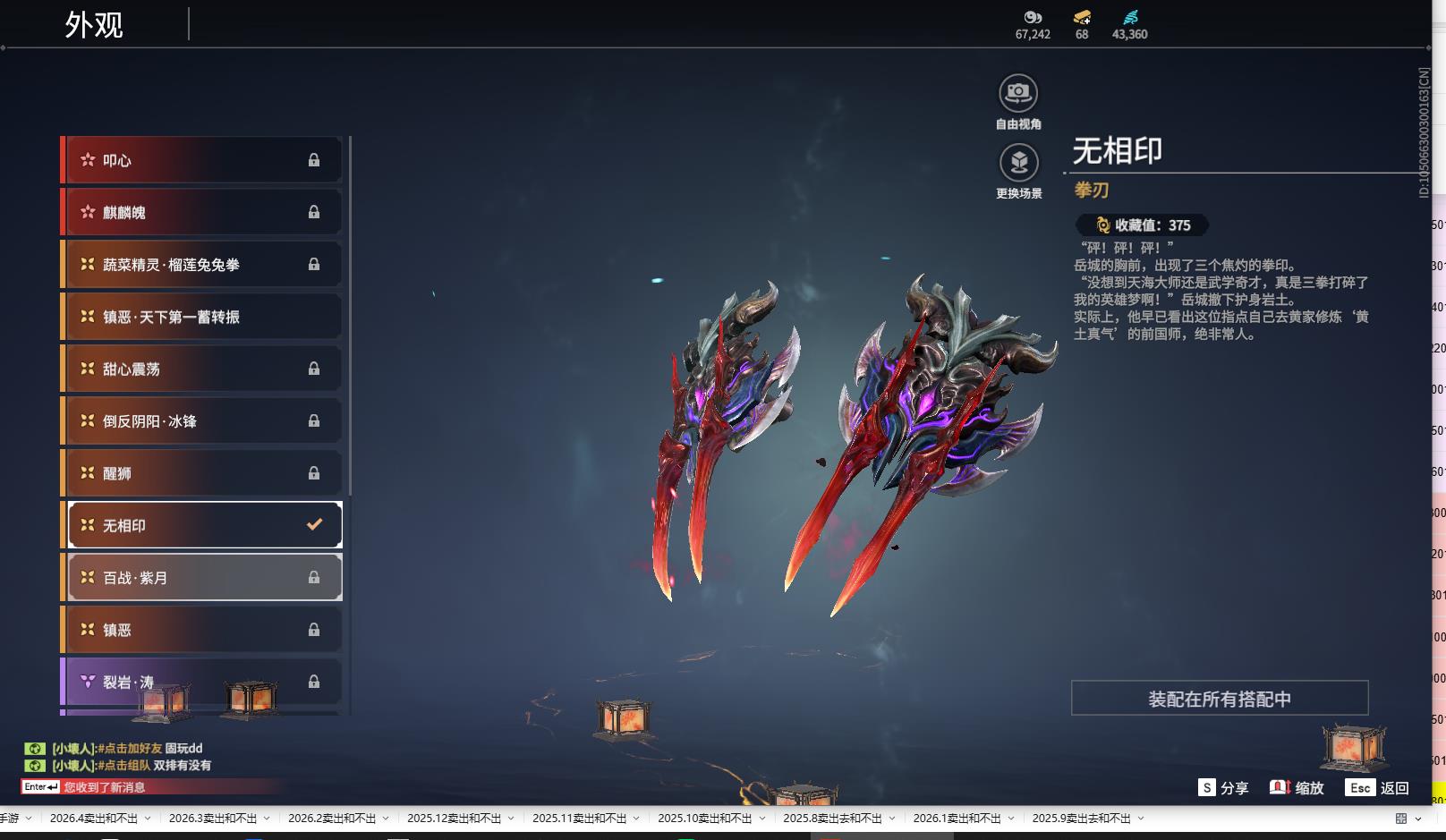
Task: Click the 分享 share button
Action: (x=1223, y=788)
